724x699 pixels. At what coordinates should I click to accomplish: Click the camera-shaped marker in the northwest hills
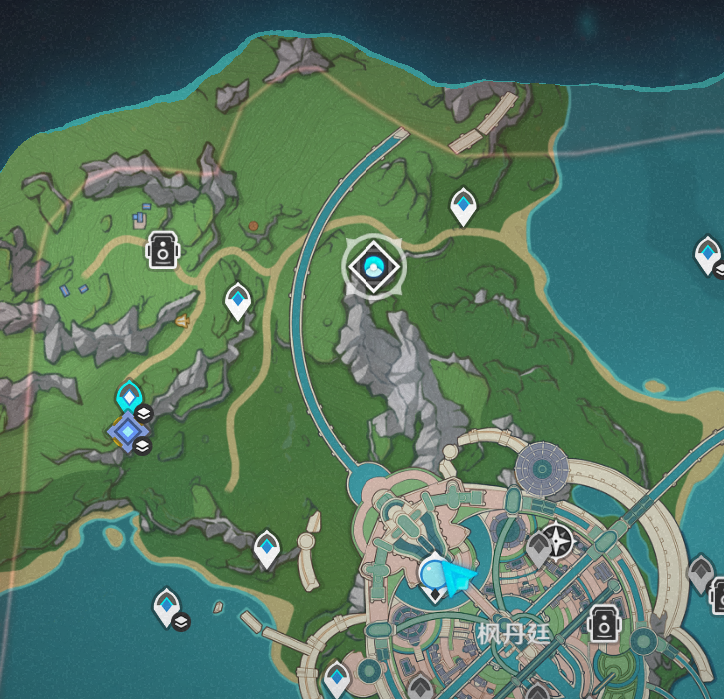(162, 250)
